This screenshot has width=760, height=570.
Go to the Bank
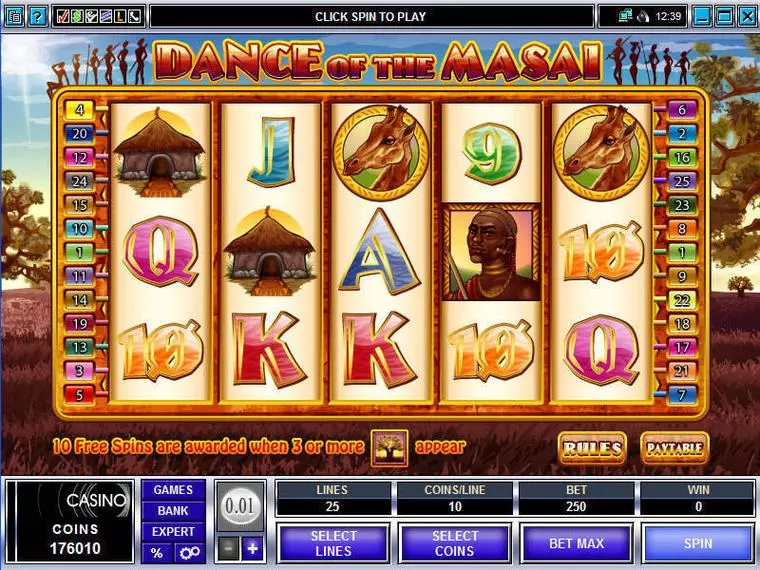(173, 511)
